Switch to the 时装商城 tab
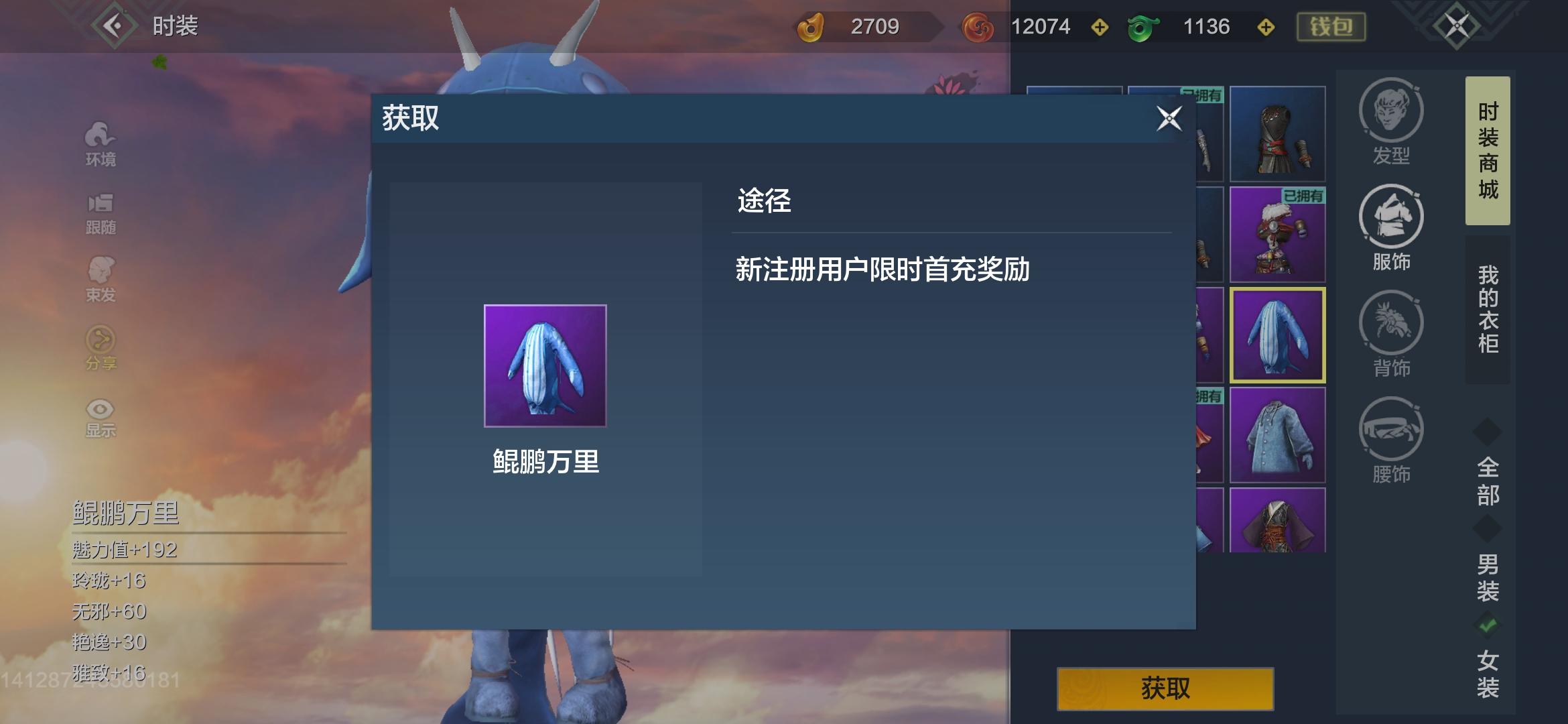Viewport: 1568px width, 724px height. [x=1486, y=151]
